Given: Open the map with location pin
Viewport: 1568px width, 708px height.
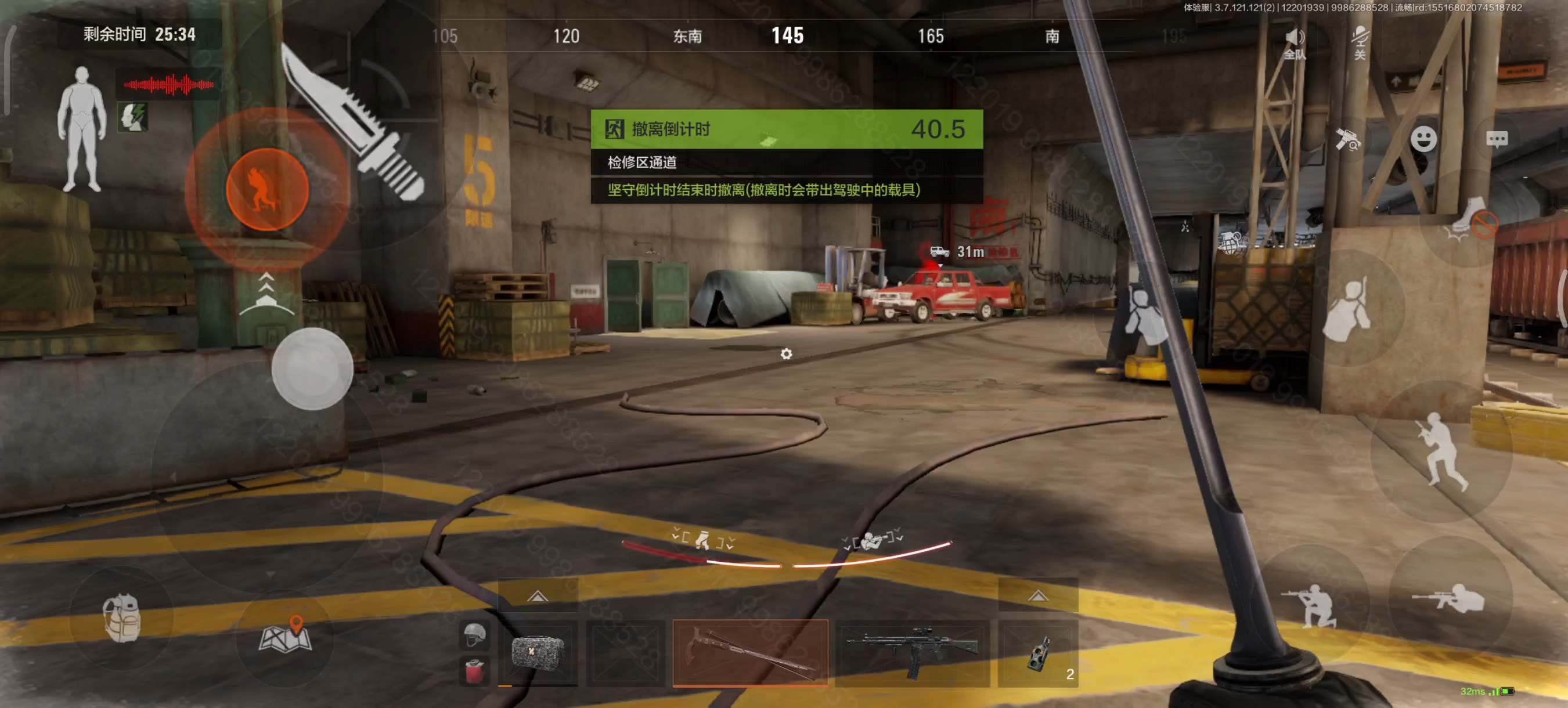Looking at the screenshot, I should [x=285, y=635].
